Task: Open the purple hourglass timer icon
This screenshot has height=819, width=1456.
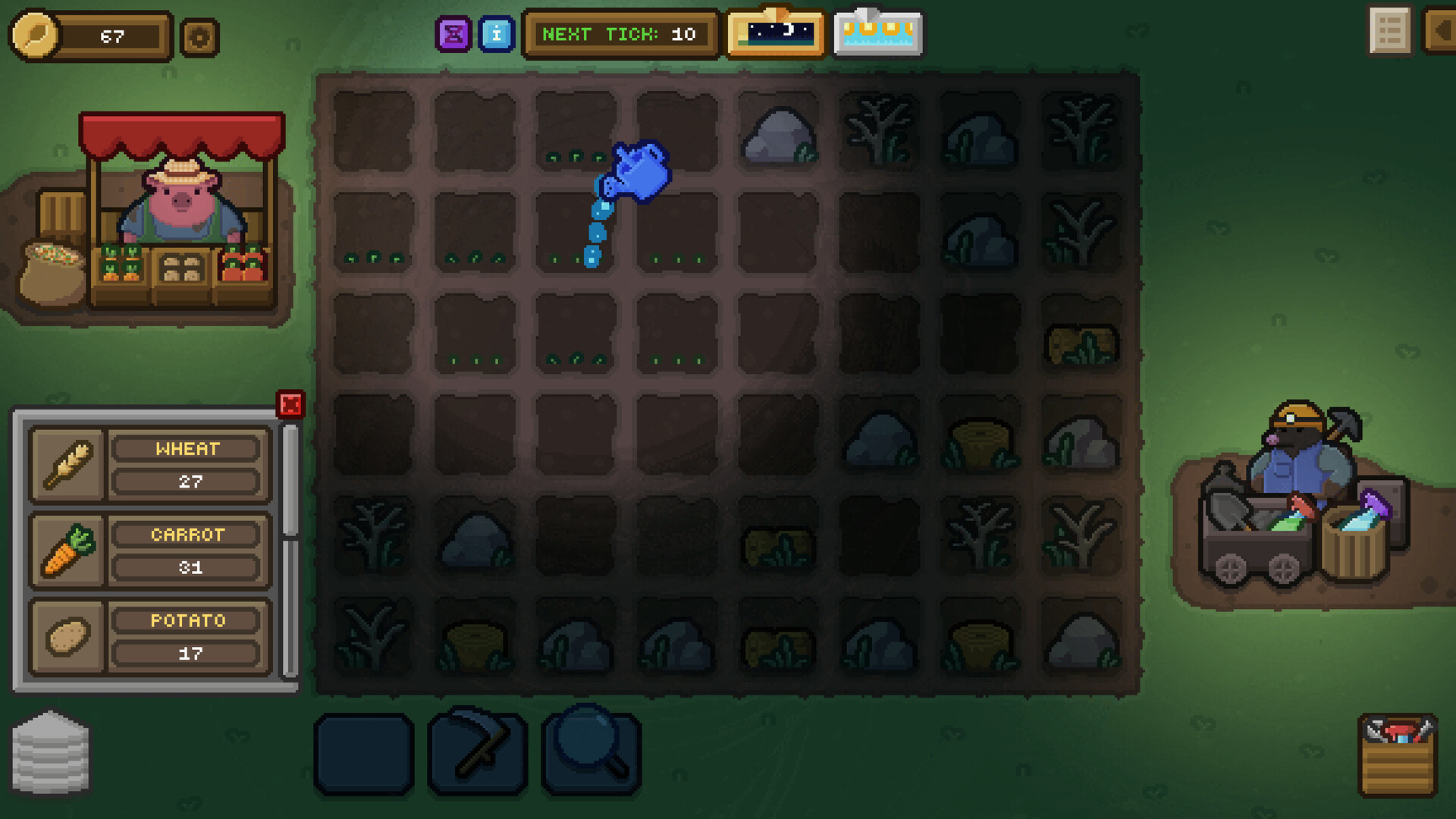Action: [453, 33]
